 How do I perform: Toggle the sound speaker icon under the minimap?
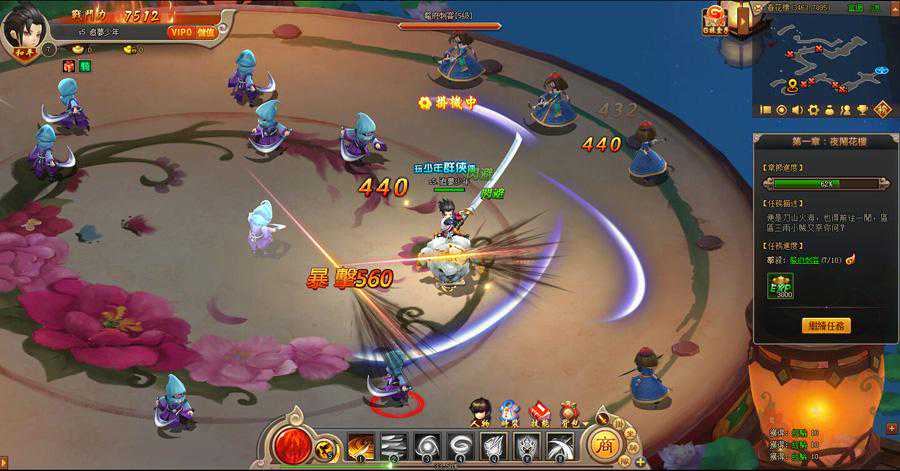coord(797,109)
